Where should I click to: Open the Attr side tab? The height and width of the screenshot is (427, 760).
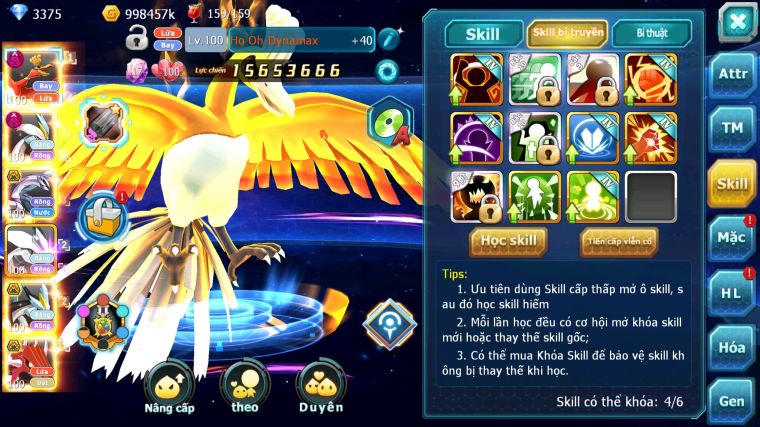732,73
